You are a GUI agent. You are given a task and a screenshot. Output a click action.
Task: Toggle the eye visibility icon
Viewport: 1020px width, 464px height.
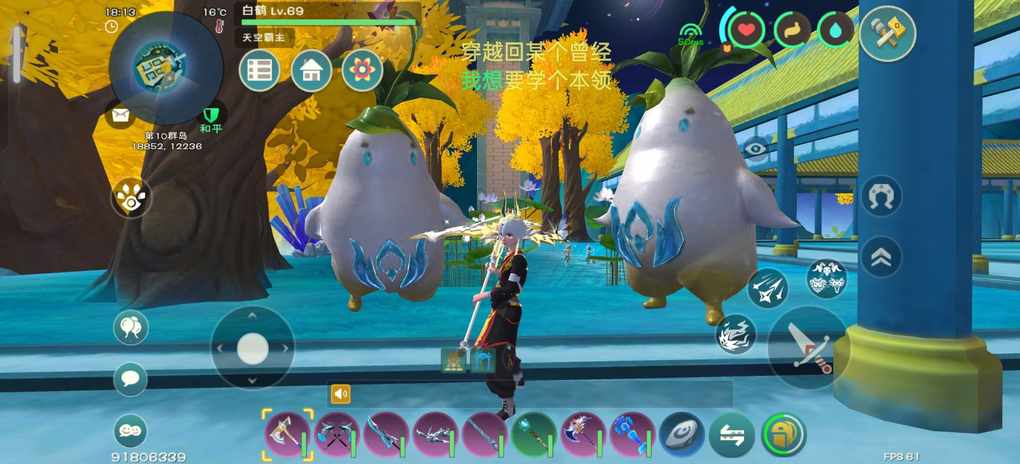point(754,148)
